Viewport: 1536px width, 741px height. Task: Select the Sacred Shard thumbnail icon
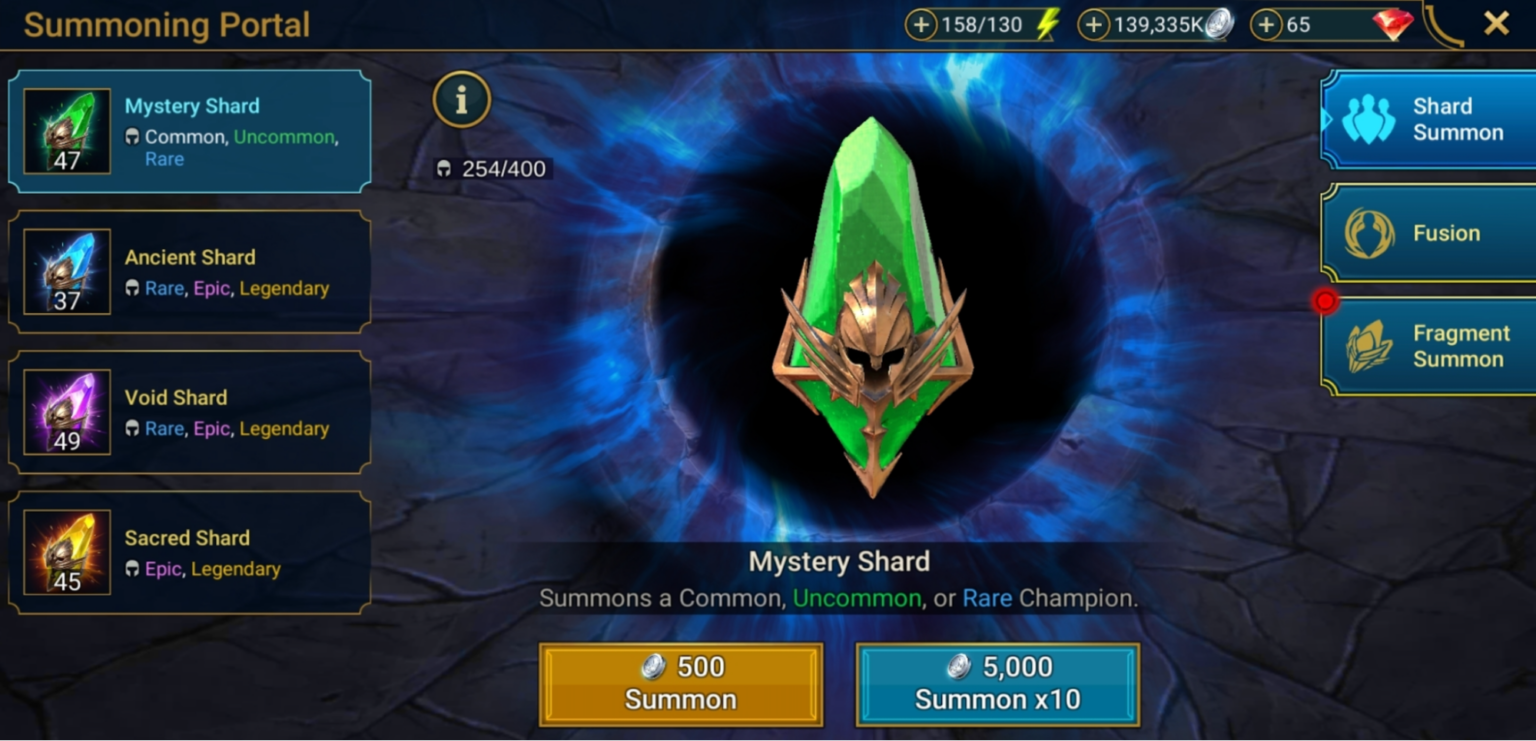[x=67, y=551]
